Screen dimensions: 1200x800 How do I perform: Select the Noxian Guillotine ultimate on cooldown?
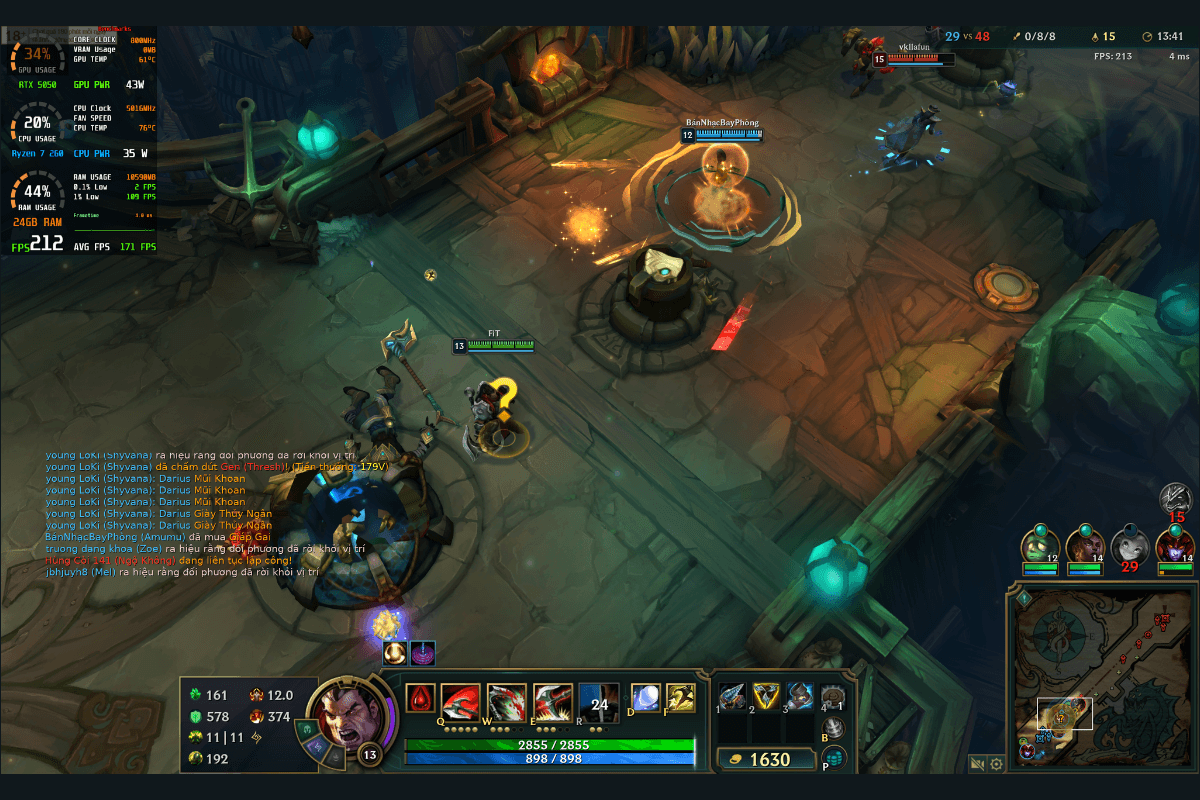click(599, 704)
